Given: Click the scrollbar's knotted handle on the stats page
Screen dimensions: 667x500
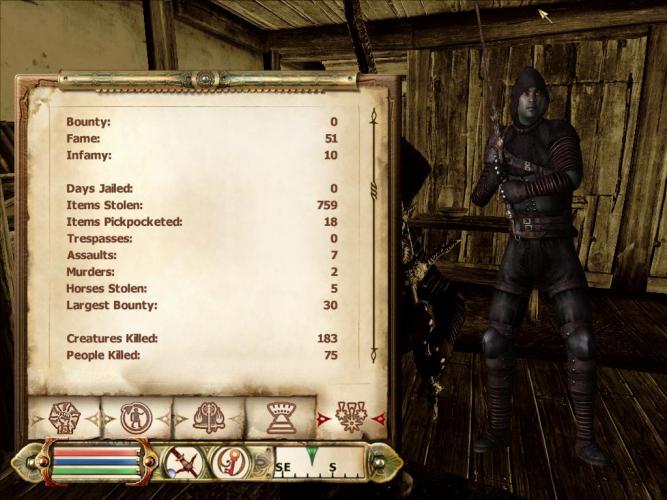Looking at the screenshot, I should tap(372, 189).
